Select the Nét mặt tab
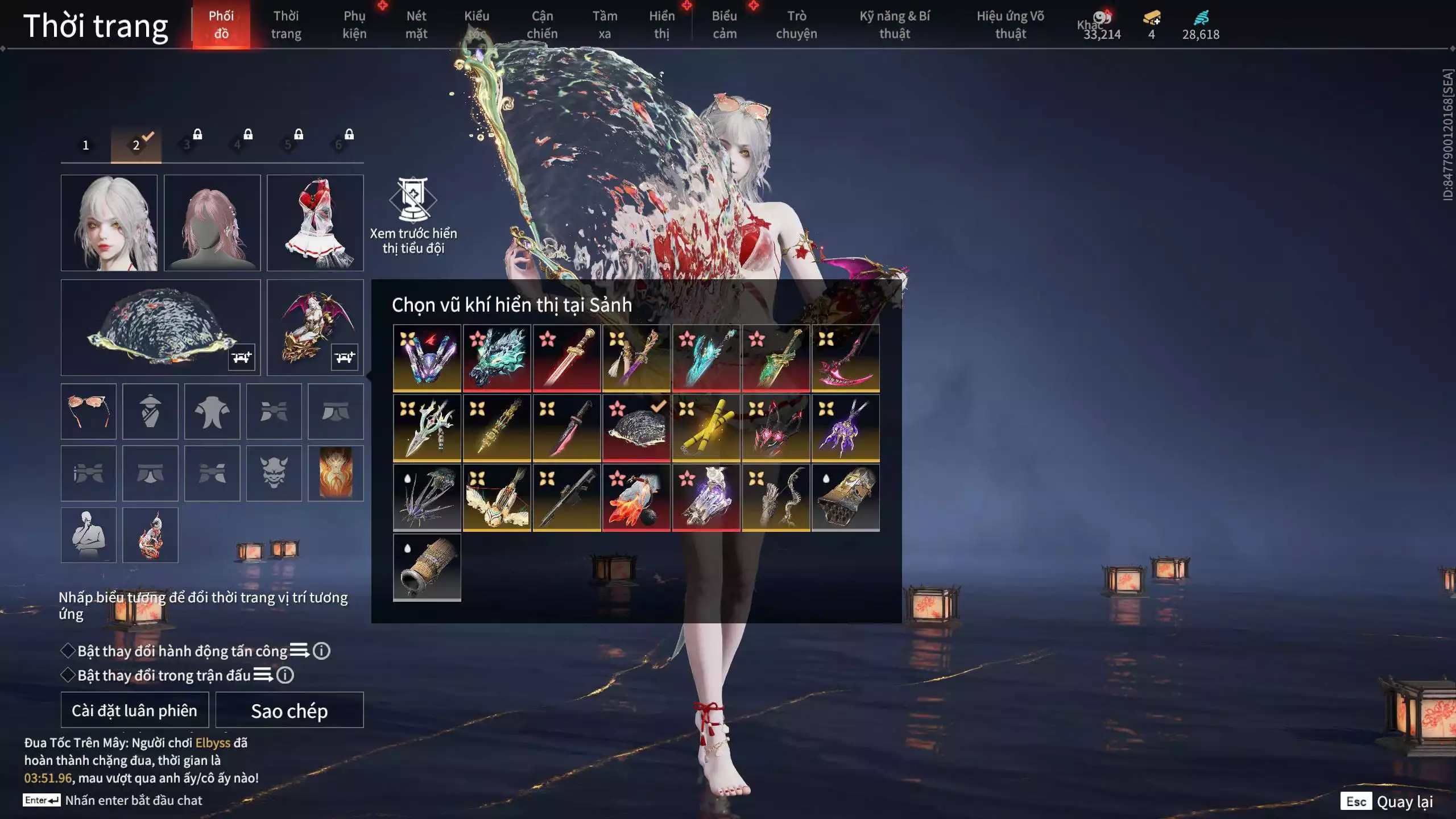Screen dimensions: 1456x819 pyautogui.click(x=416, y=25)
